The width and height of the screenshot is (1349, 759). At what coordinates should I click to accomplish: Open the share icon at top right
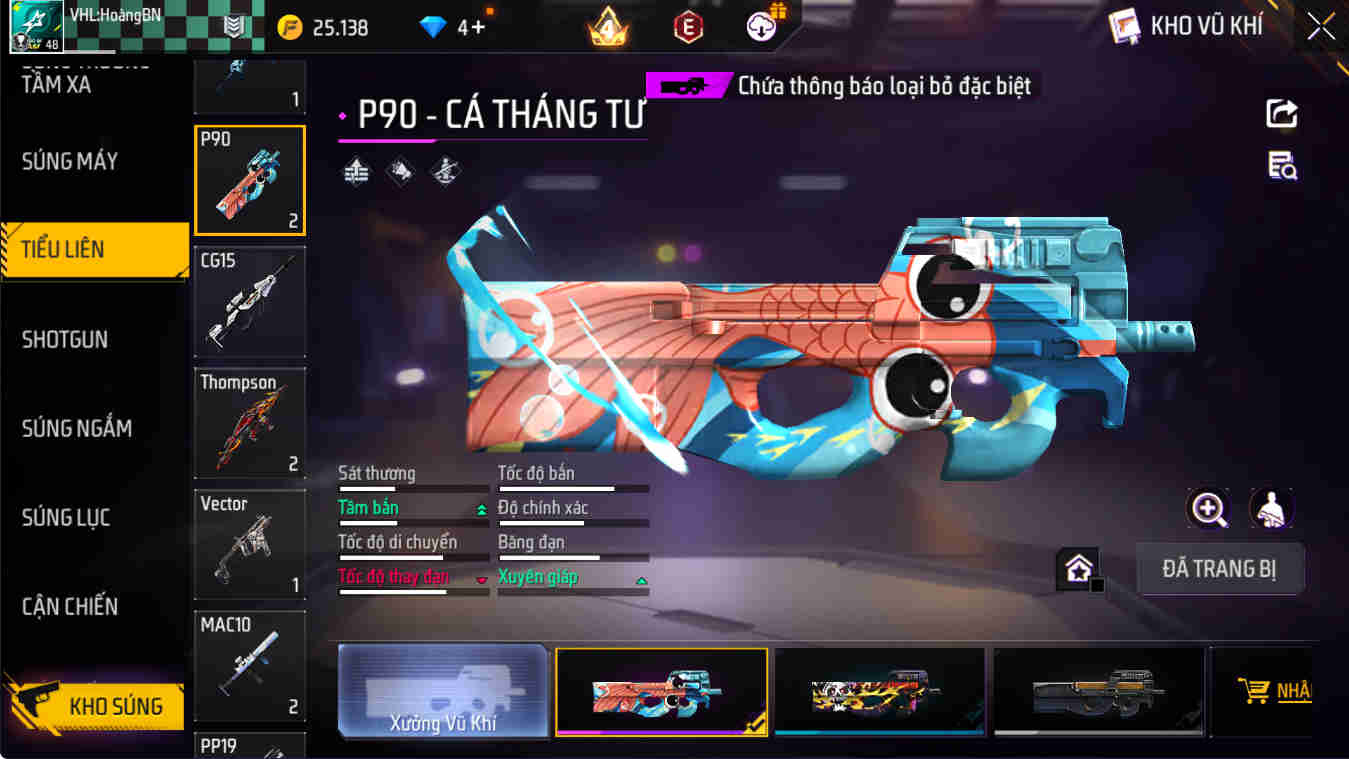(x=1281, y=113)
